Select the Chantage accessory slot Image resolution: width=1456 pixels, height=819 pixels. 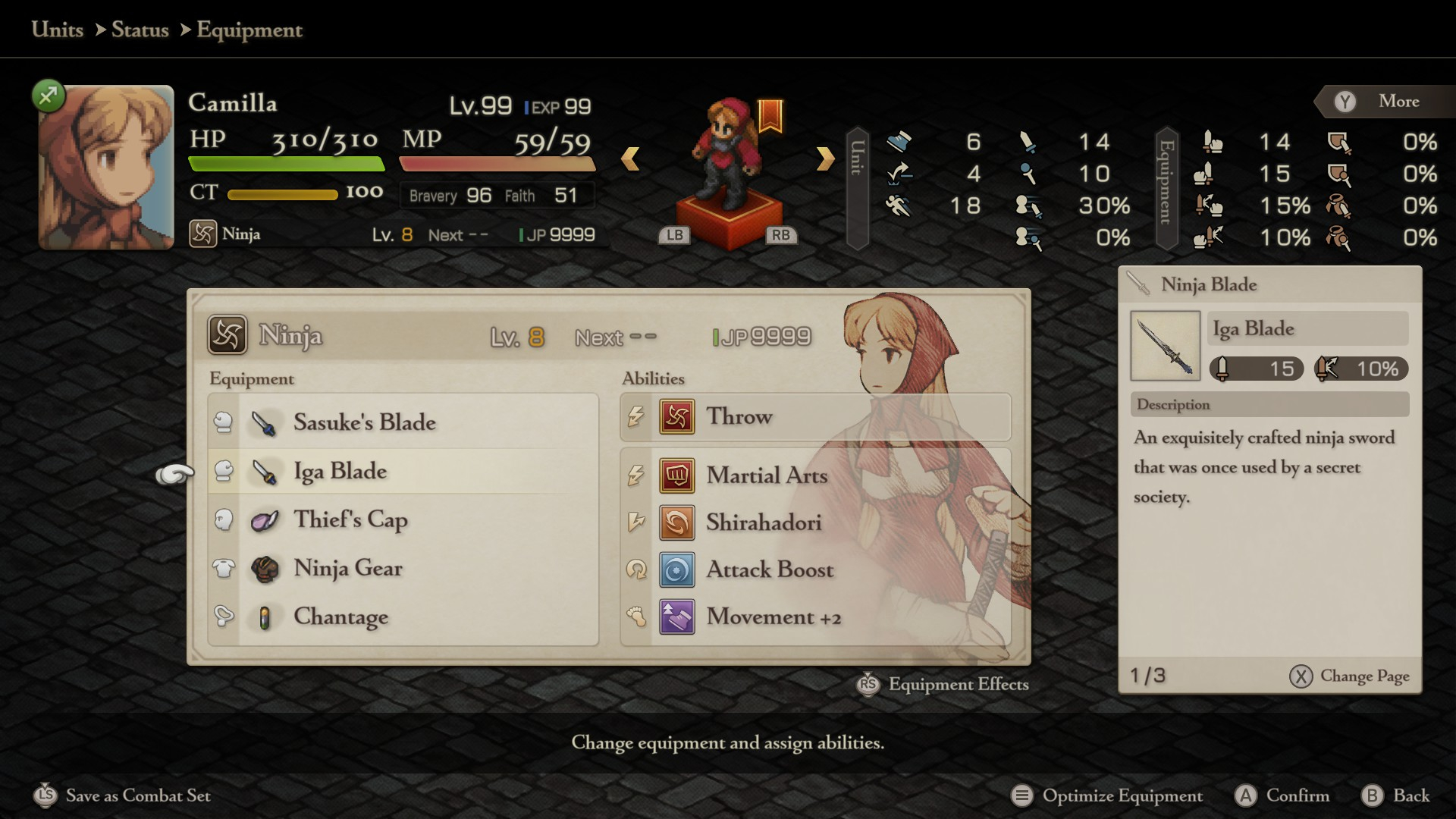402,617
